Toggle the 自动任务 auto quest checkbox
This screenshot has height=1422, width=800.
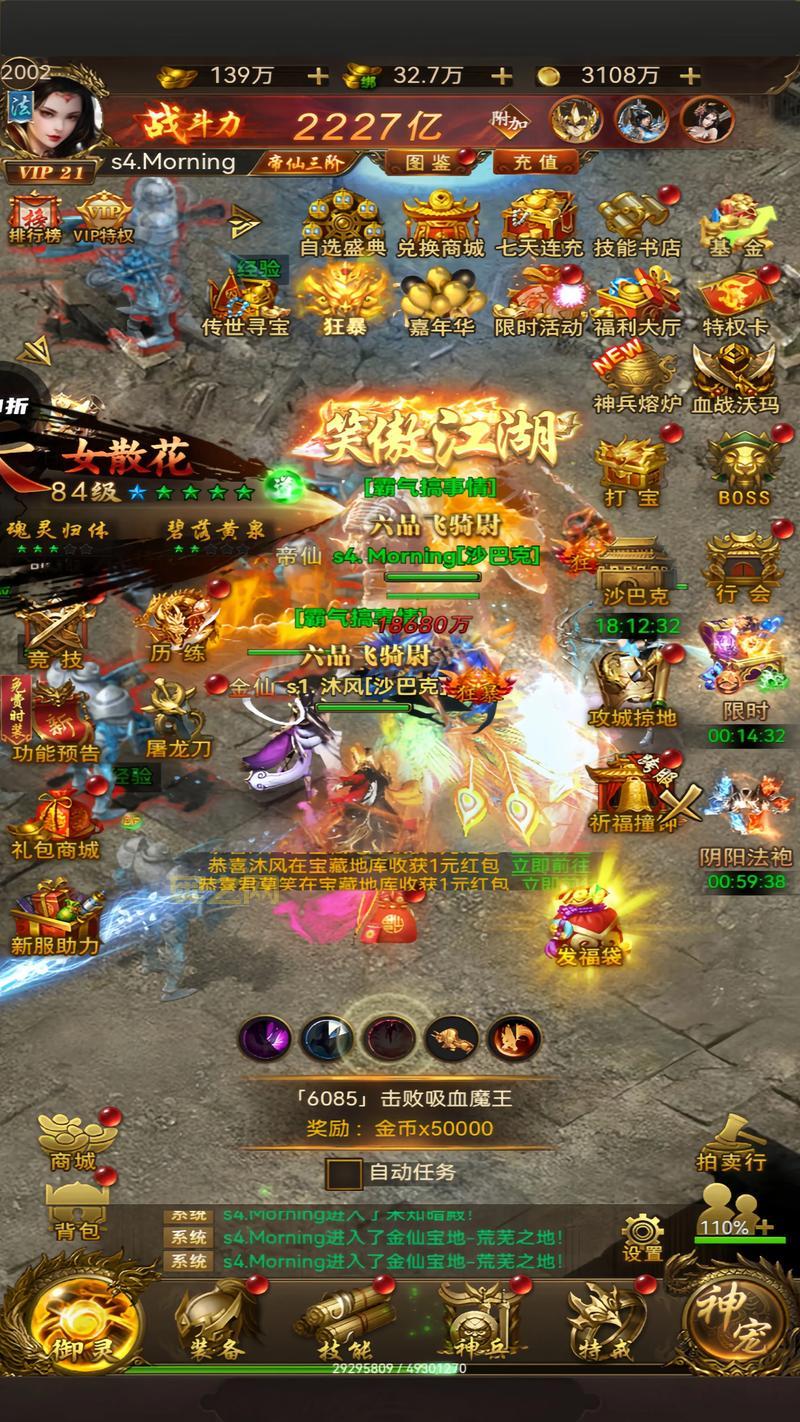(x=344, y=1173)
